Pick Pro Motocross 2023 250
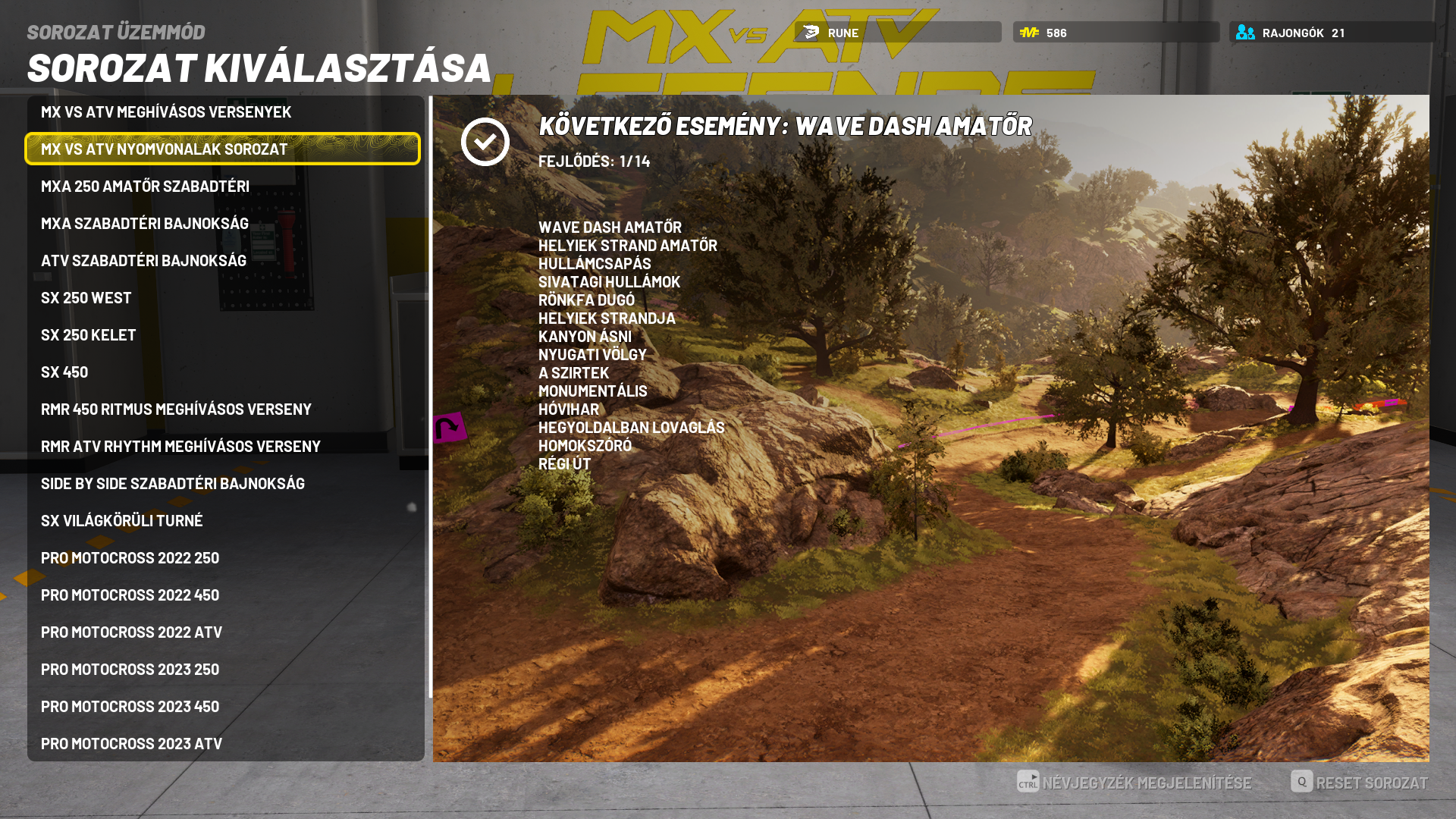The image size is (1456, 819). click(x=130, y=670)
